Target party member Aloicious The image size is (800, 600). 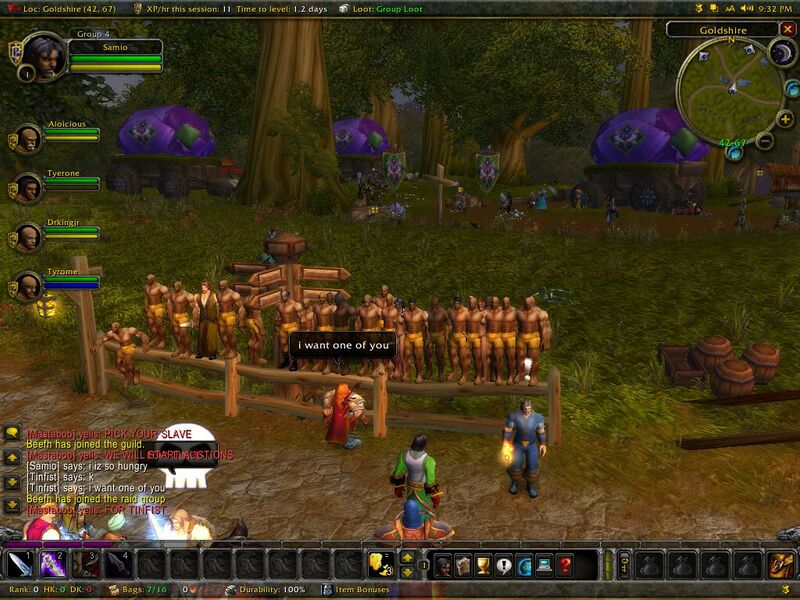[26, 139]
